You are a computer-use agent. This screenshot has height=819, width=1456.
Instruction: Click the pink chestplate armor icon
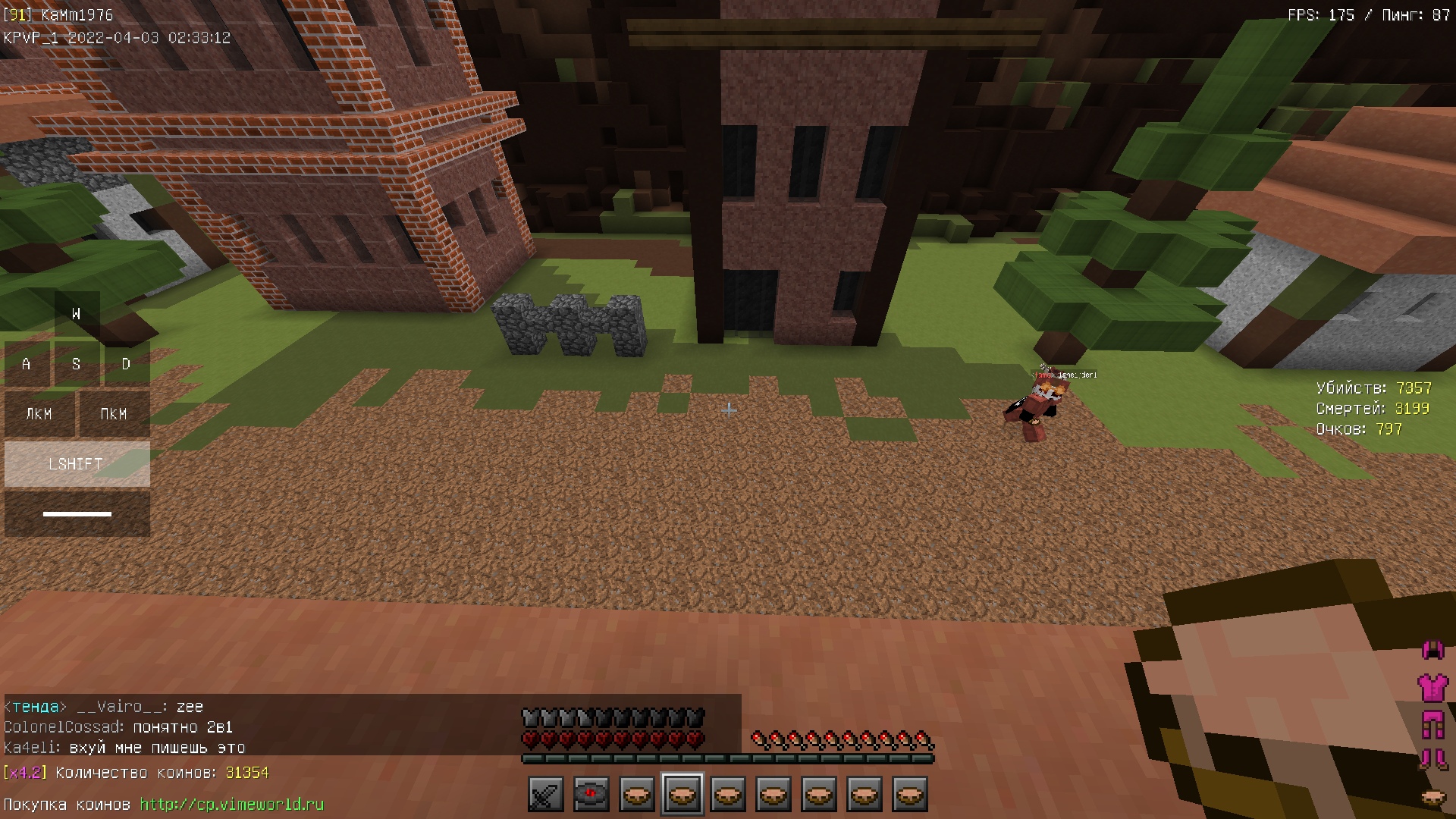pos(1432,688)
